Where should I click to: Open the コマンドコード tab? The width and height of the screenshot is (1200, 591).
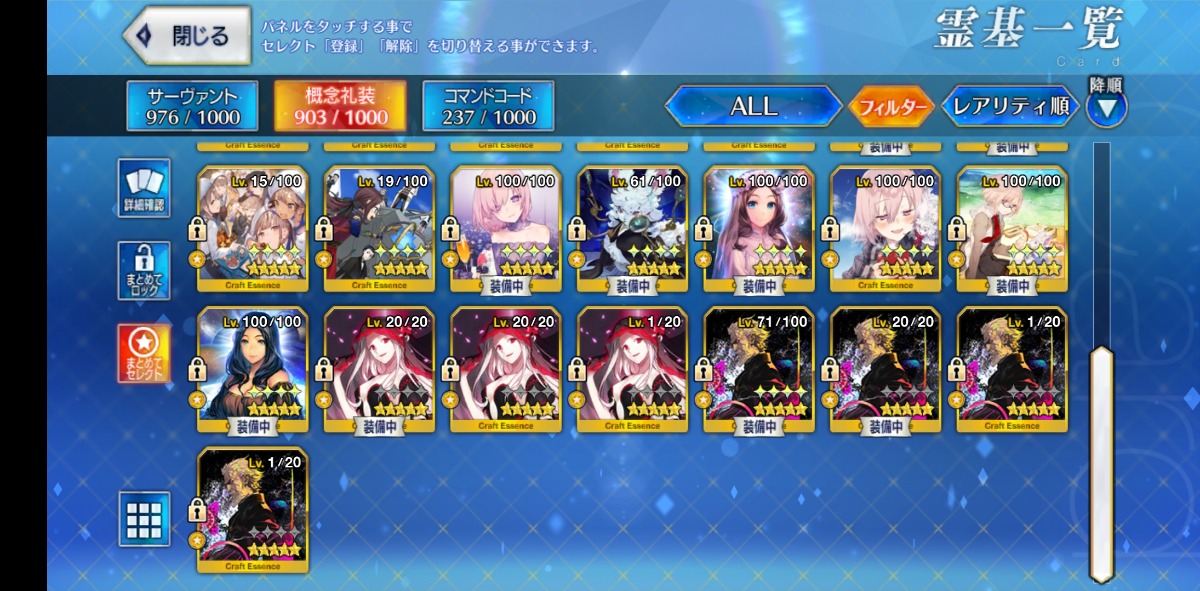[488, 106]
